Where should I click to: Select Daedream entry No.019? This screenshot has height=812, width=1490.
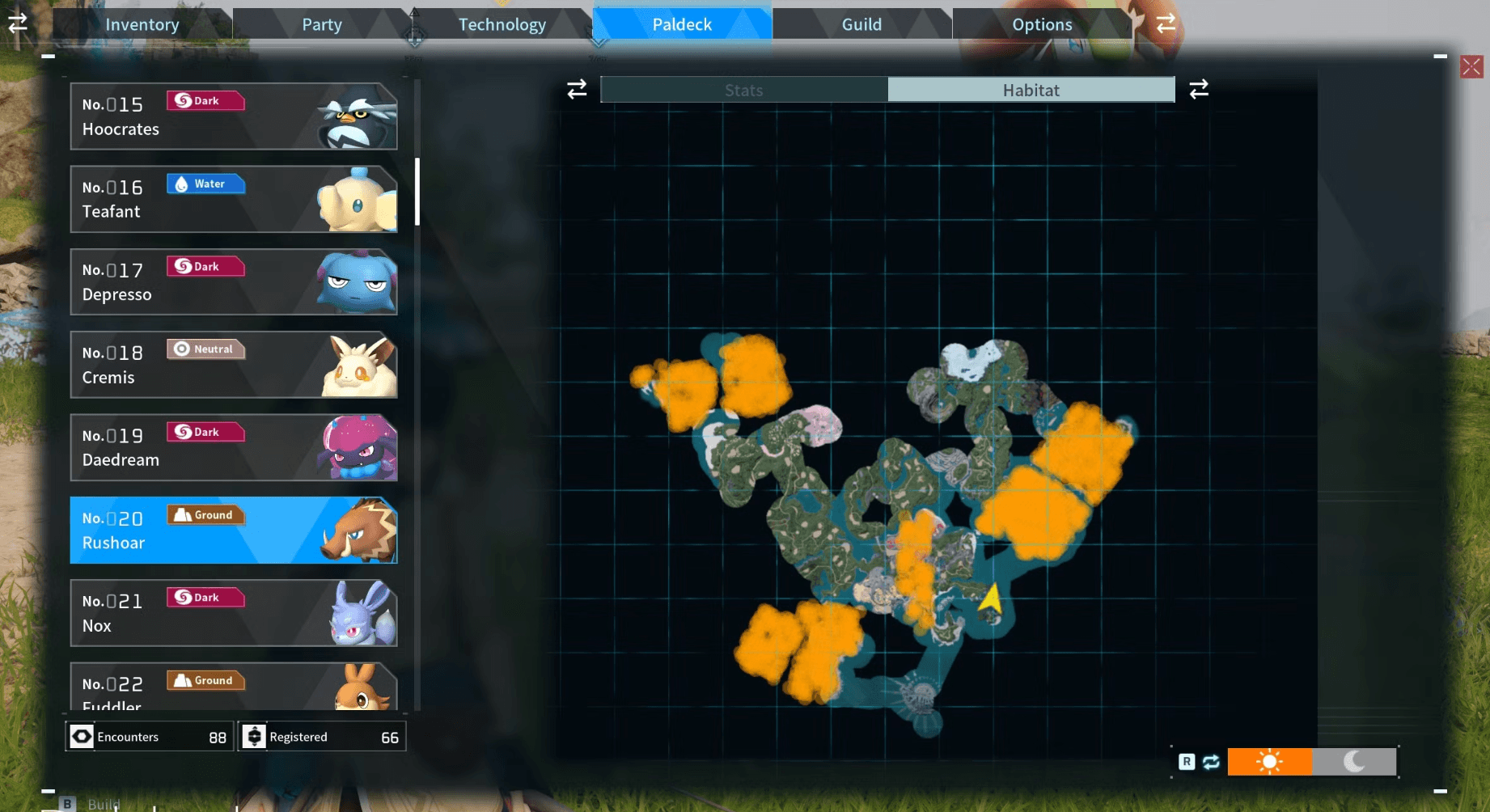tap(233, 447)
